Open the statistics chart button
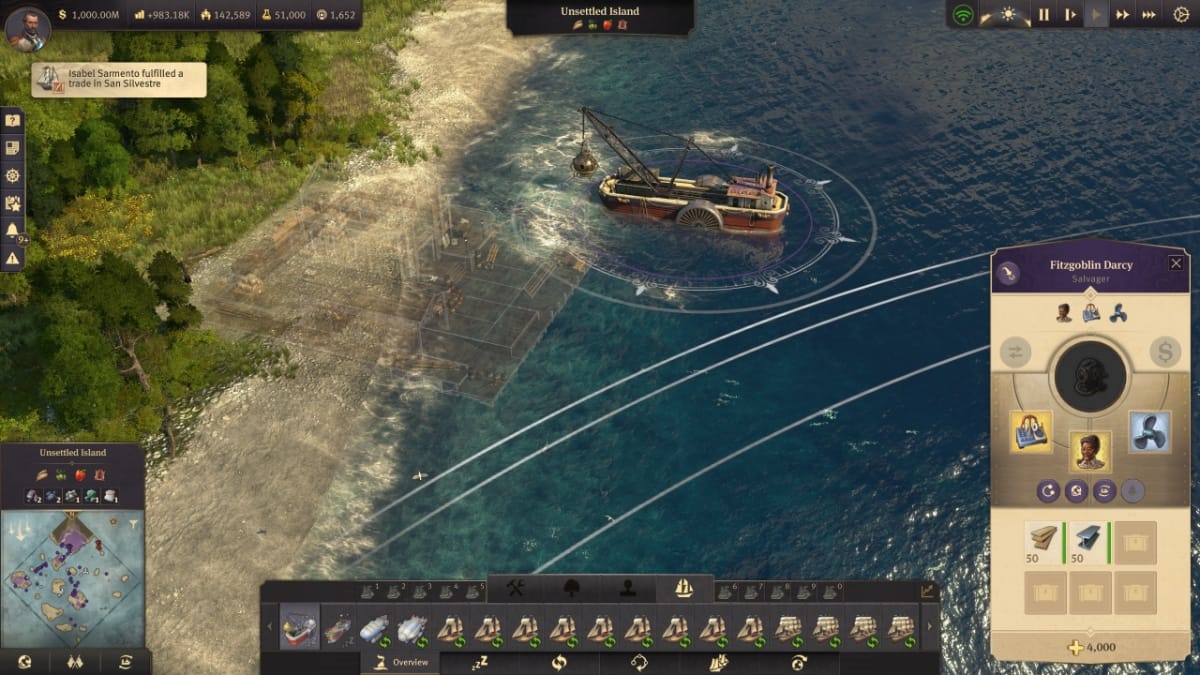The height and width of the screenshot is (675, 1200). click(928, 591)
